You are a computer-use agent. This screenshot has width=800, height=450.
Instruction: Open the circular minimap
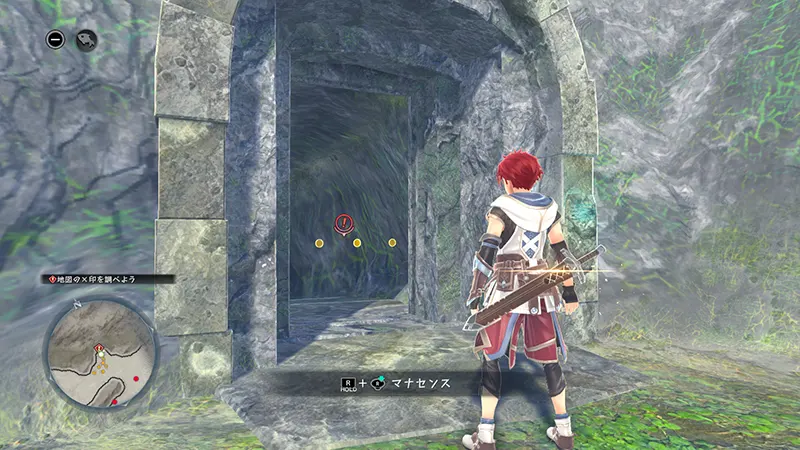click(101, 354)
